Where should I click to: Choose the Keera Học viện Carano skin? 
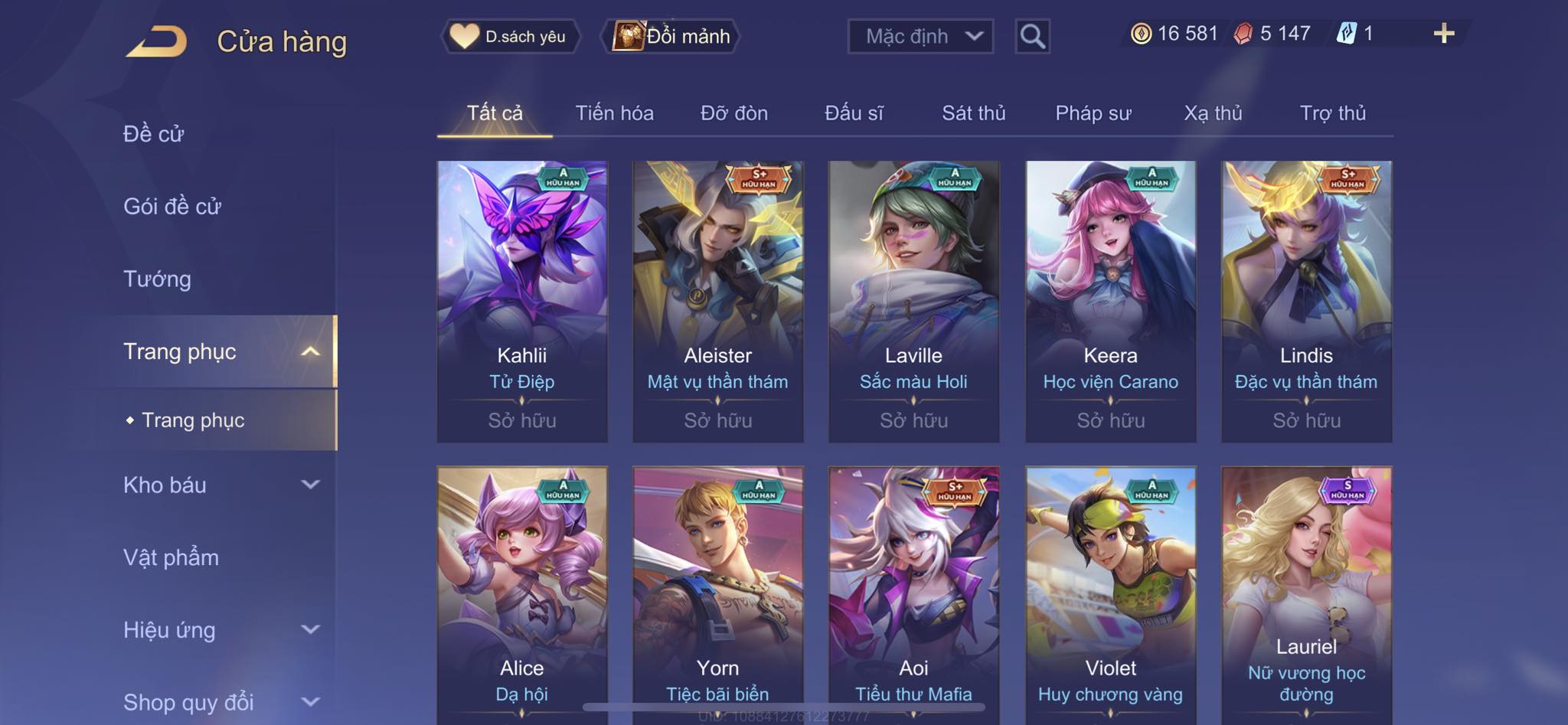tap(1110, 301)
